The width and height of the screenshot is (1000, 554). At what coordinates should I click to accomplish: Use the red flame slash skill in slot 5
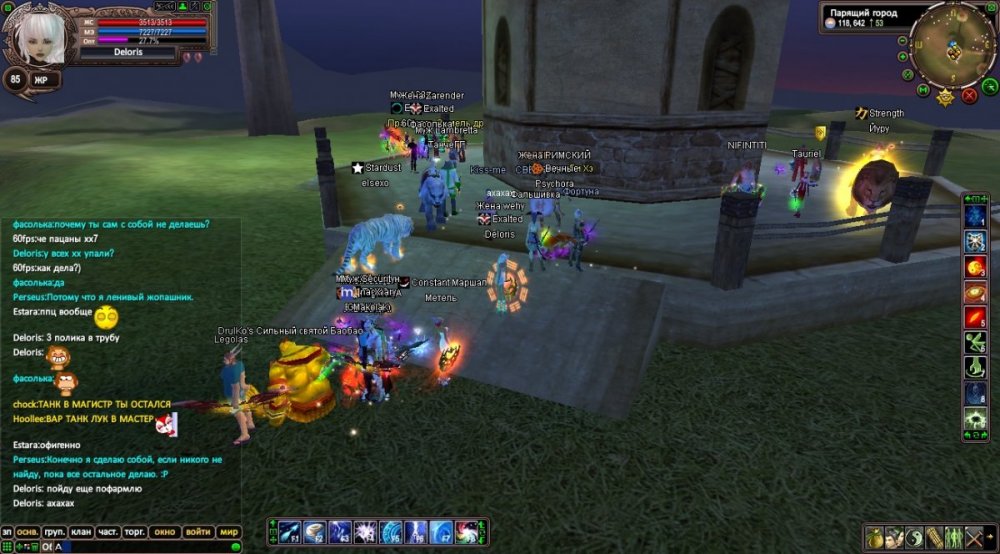pos(975,318)
